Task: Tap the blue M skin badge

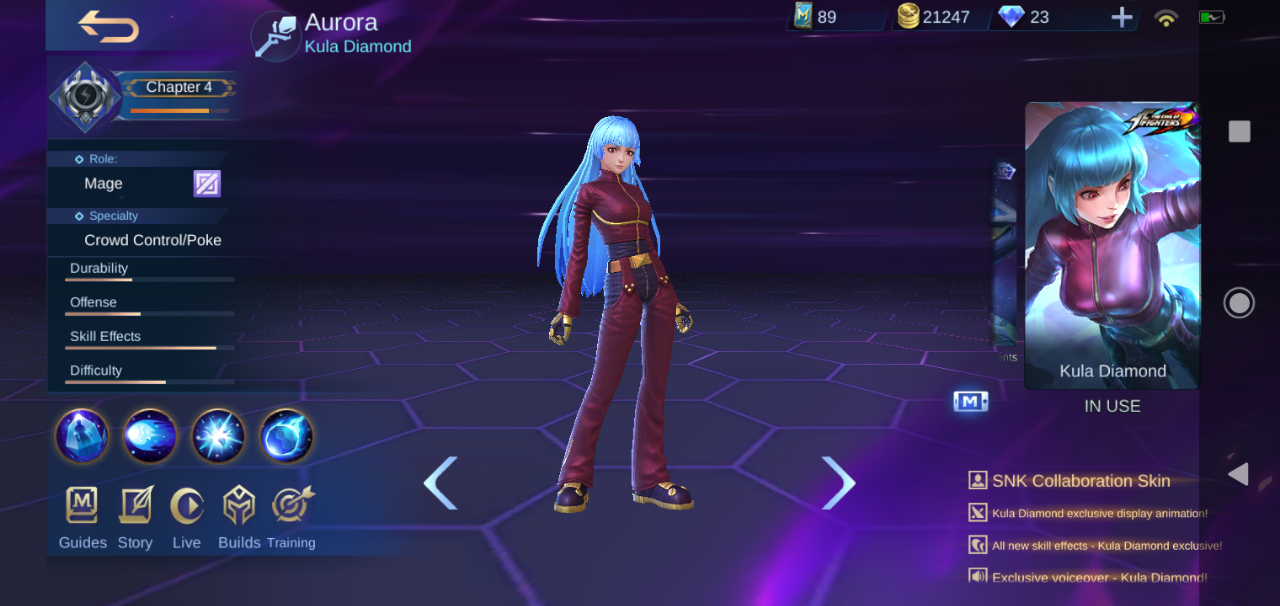Action: pos(970,402)
